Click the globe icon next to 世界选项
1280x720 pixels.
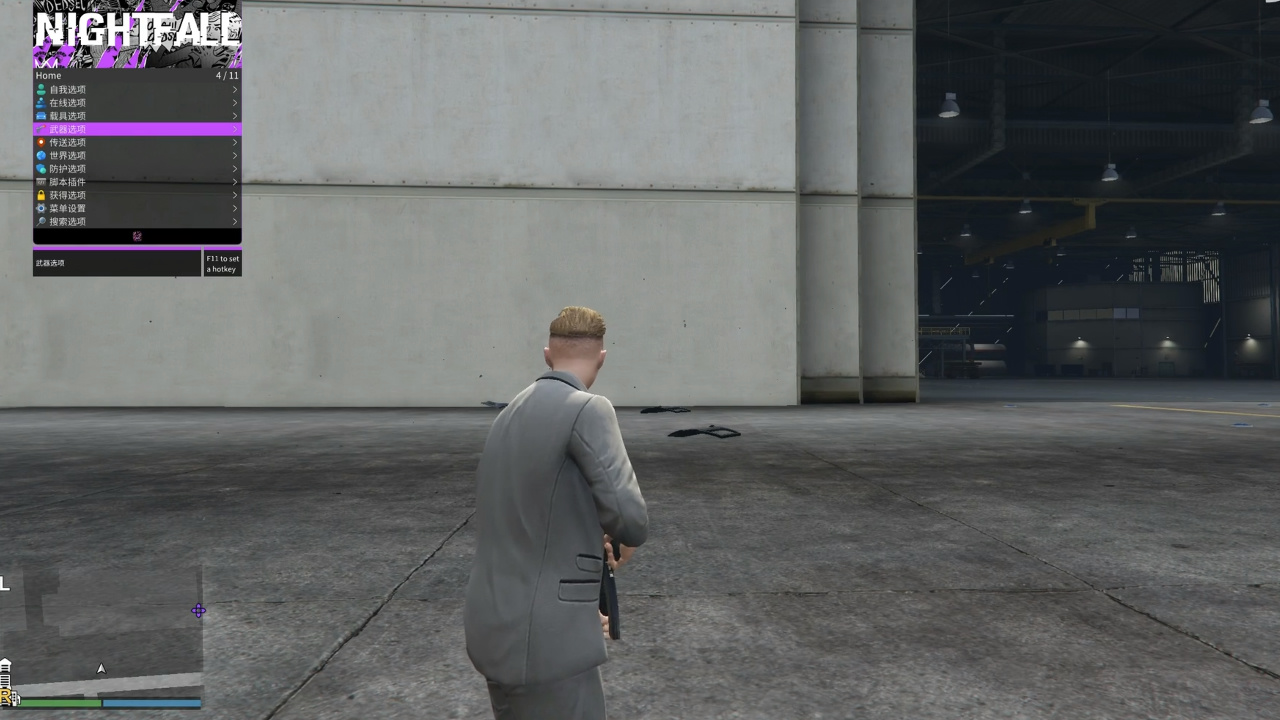[40, 155]
